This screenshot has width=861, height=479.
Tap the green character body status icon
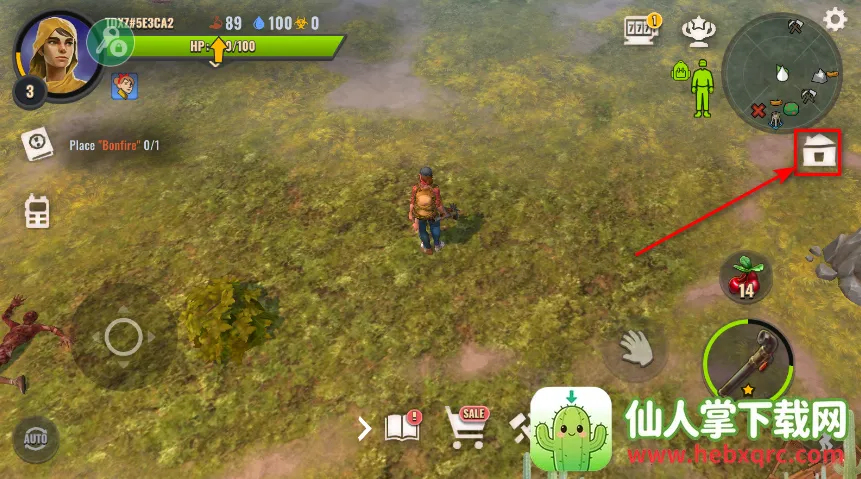point(702,85)
